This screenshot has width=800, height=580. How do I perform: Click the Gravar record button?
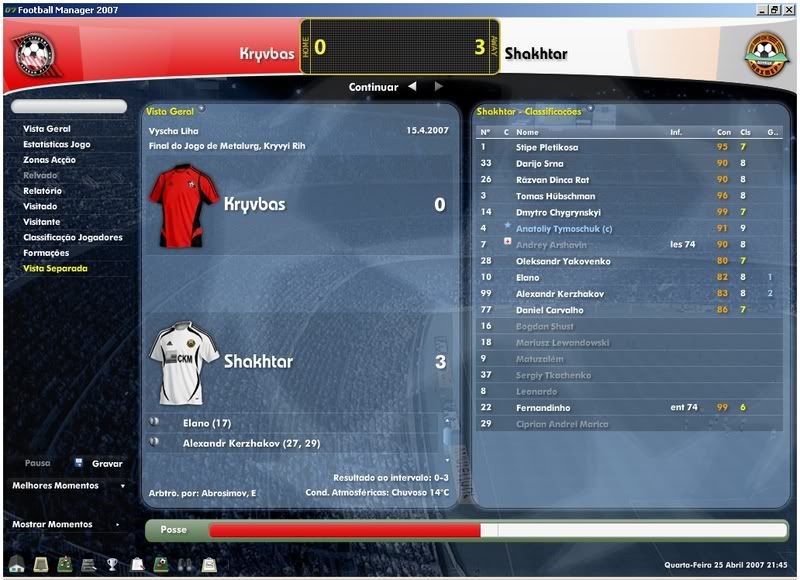(x=106, y=464)
